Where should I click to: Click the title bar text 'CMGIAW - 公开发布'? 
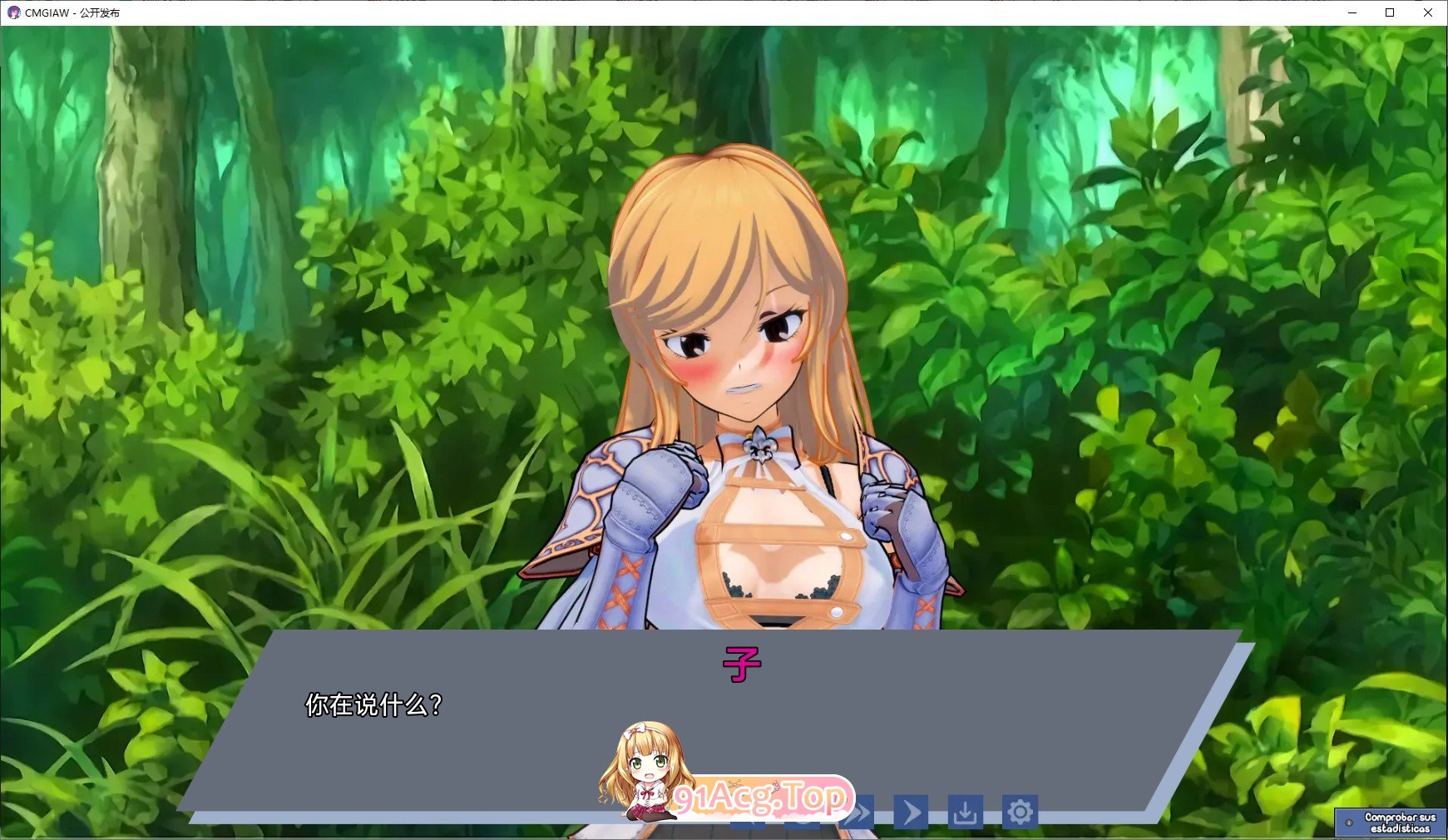[x=72, y=12]
